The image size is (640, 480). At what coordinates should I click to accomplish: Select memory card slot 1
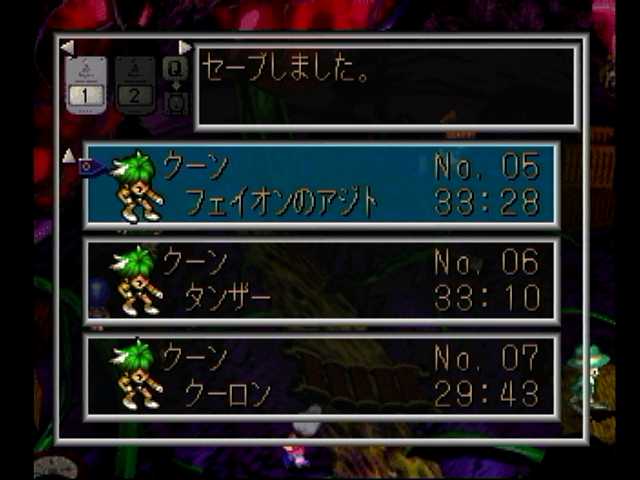pyautogui.click(x=86, y=85)
